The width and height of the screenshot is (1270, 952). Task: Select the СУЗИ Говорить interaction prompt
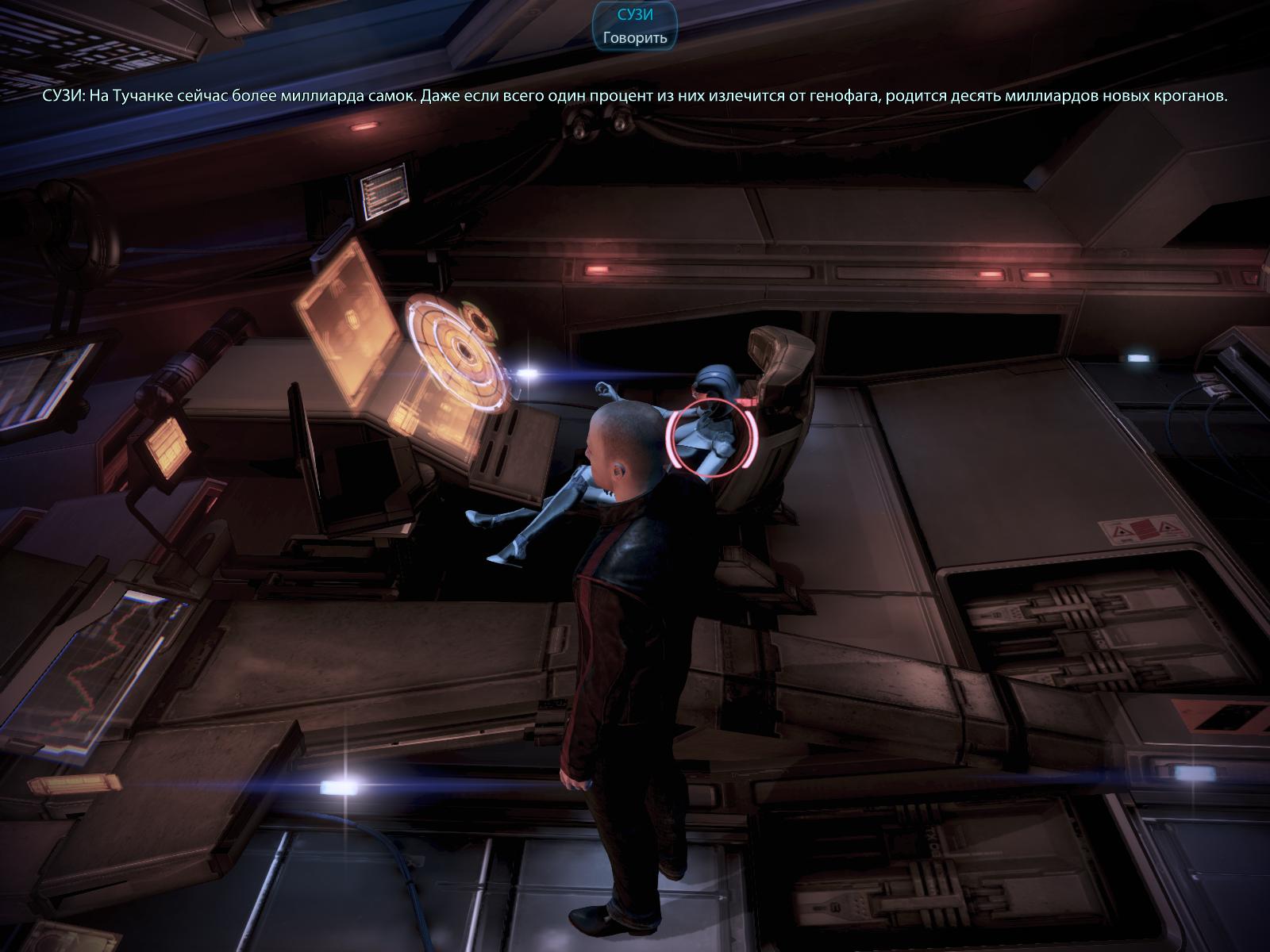pyautogui.click(x=635, y=25)
